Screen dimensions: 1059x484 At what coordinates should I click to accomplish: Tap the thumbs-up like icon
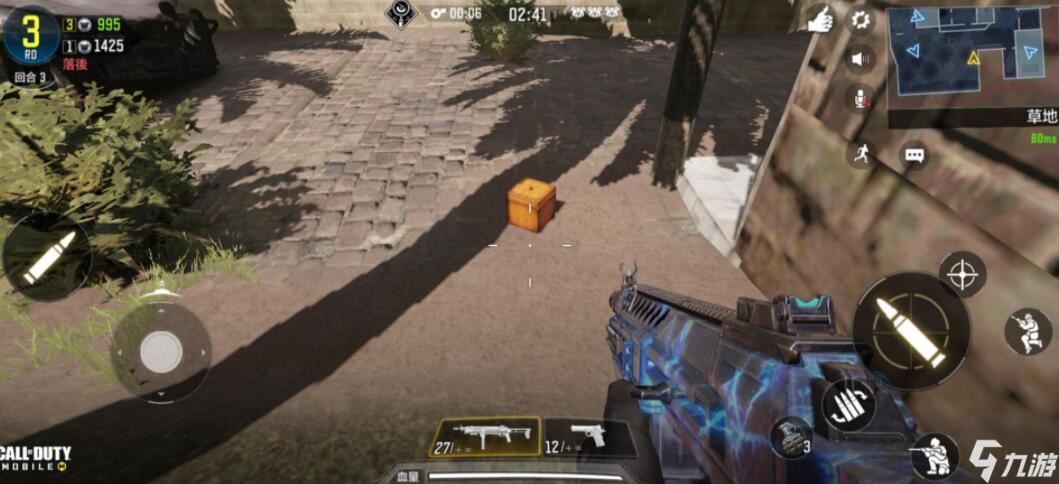[x=821, y=21]
